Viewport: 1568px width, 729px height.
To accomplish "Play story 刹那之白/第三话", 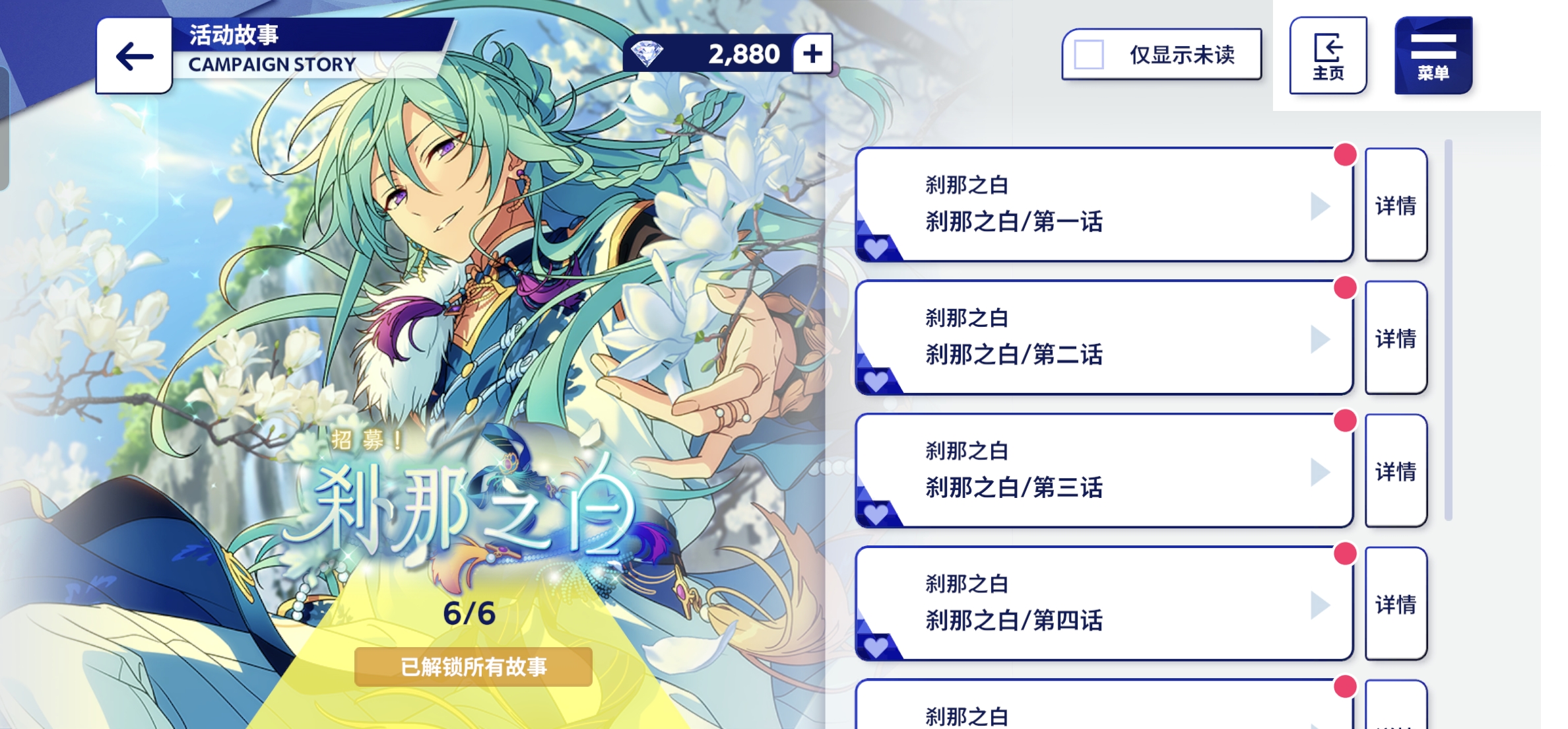I will tap(1103, 471).
